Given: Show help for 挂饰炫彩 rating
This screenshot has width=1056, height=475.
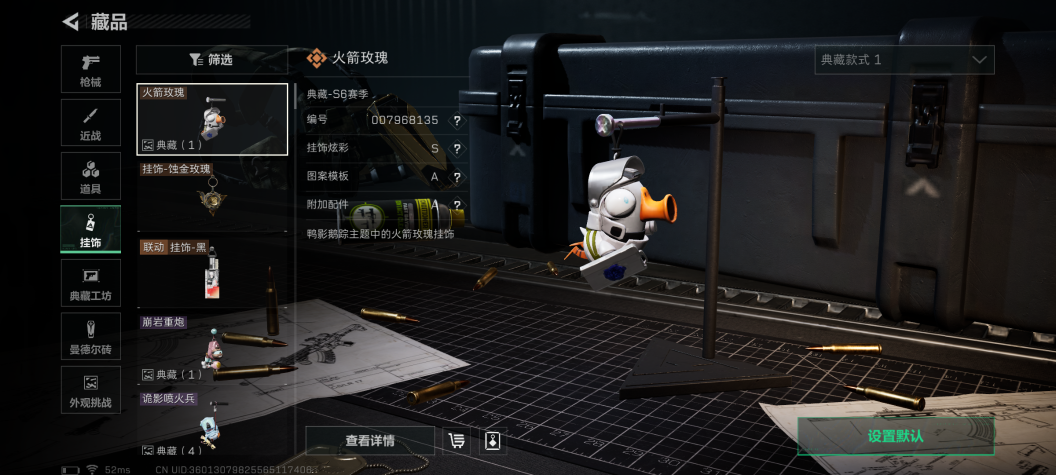Looking at the screenshot, I should pyautogui.click(x=457, y=148).
